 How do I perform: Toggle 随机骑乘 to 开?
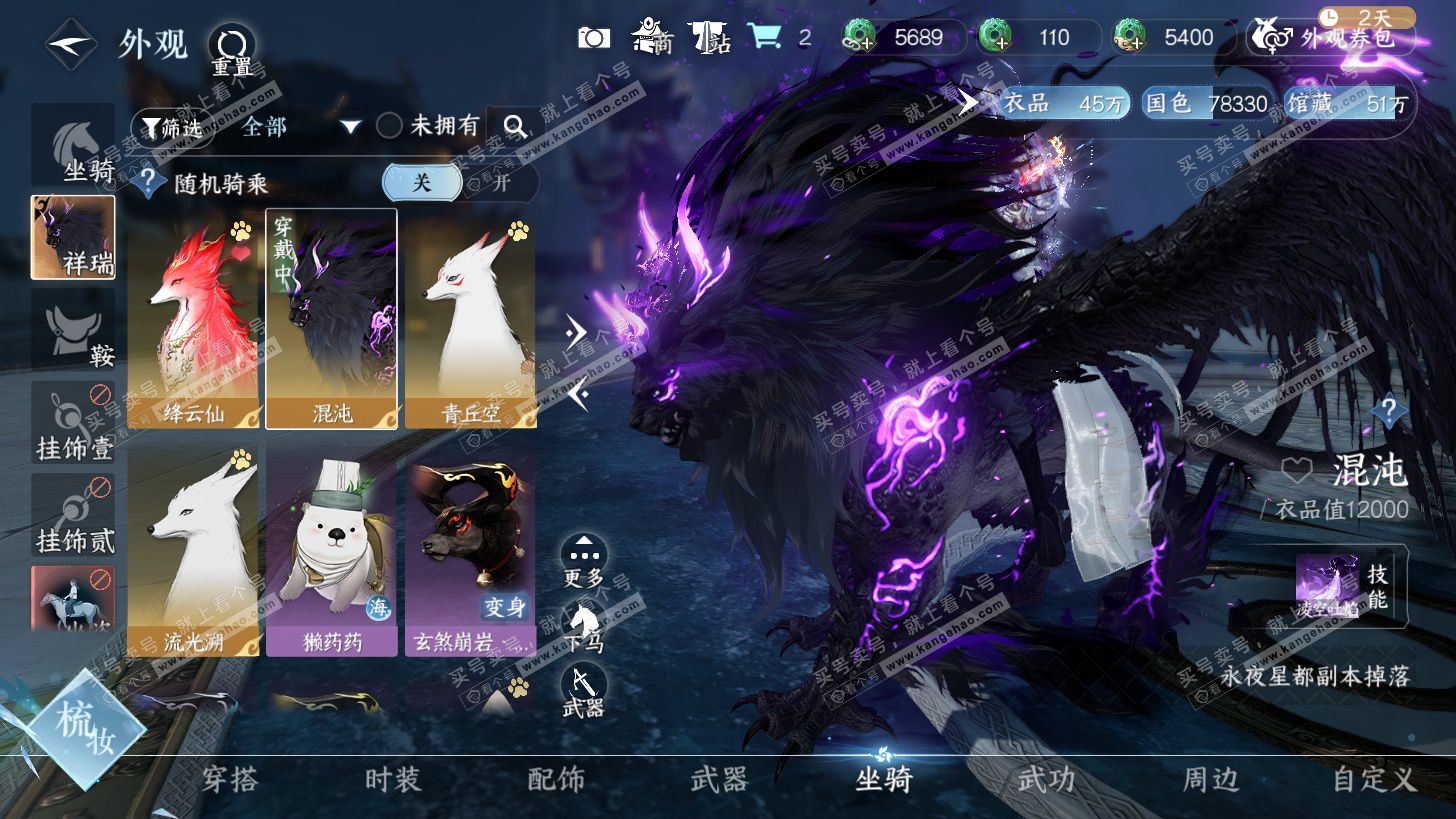pyautogui.click(x=501, y=183)
